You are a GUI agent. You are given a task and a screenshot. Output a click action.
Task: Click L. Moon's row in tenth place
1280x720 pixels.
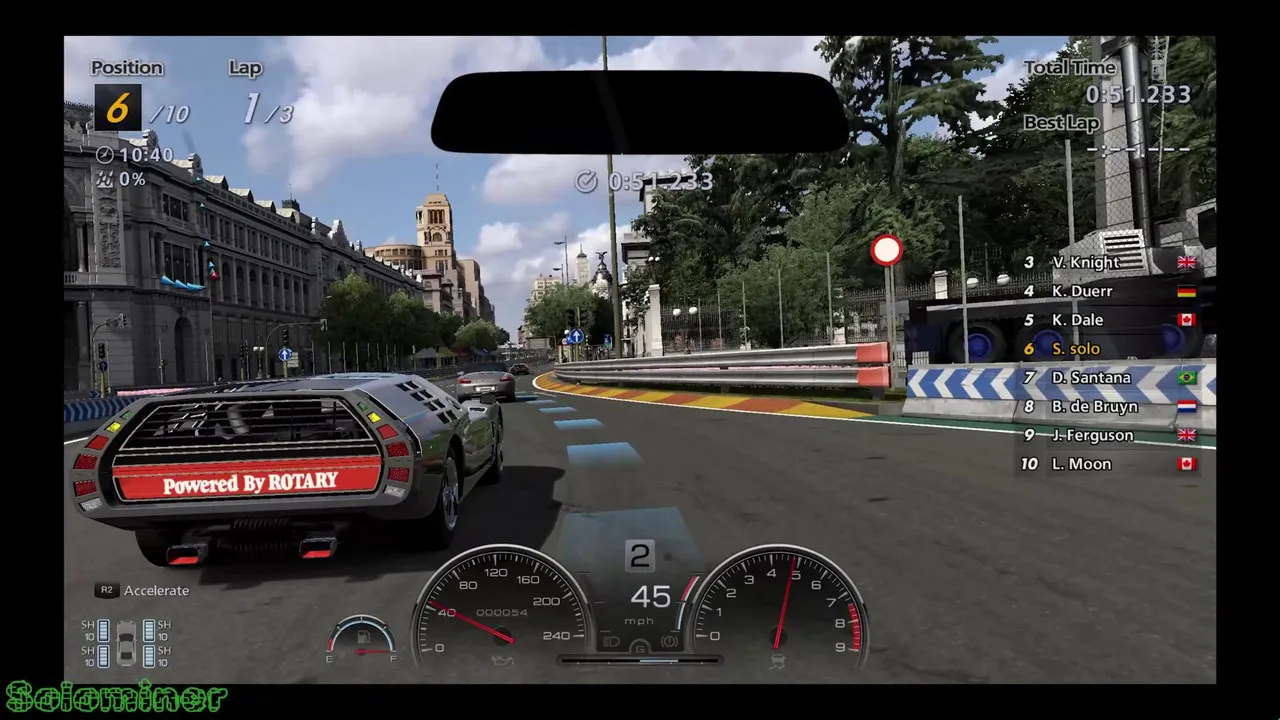1108,464
